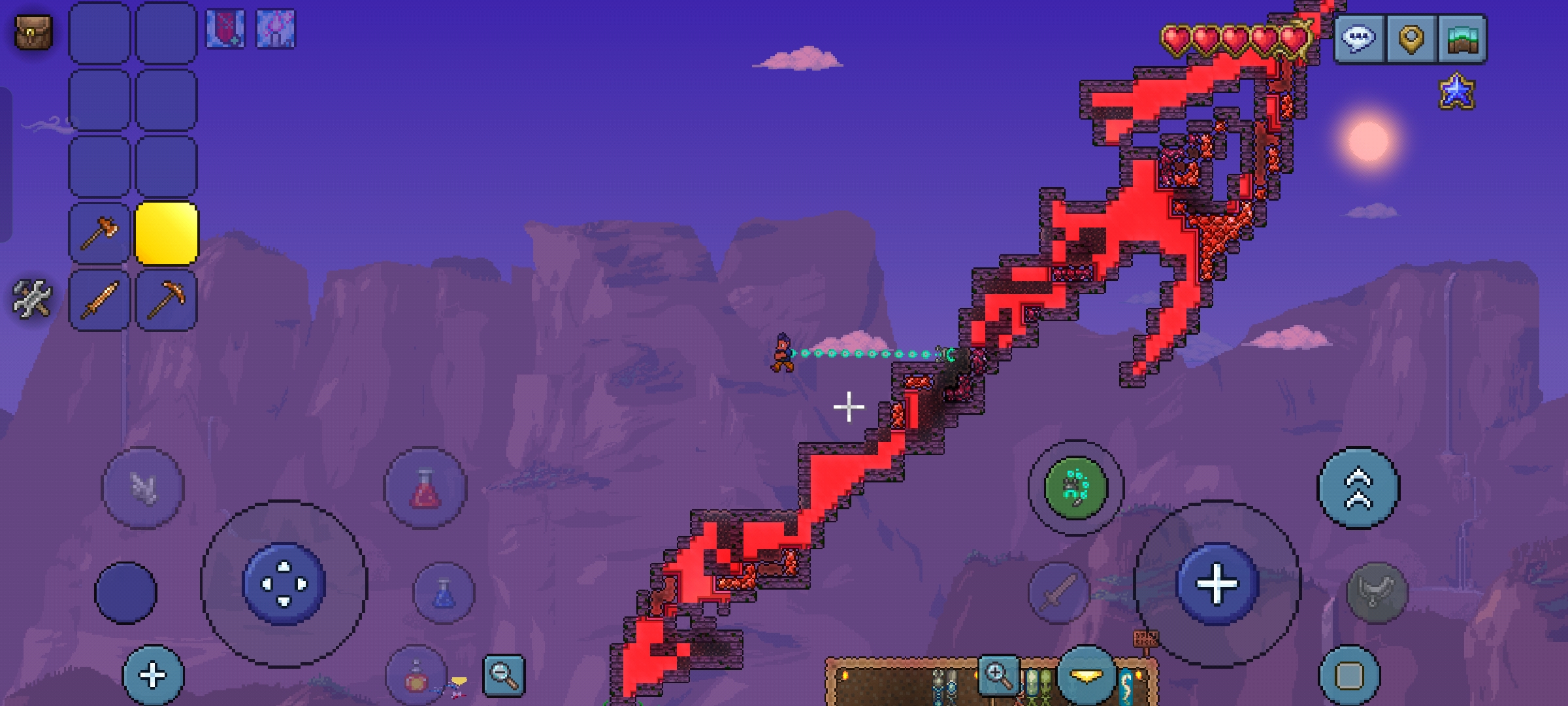The height and width of the screenshot is (706, 1568).
Task: Click the red banner buff icon
Action: tap(225, 29)
